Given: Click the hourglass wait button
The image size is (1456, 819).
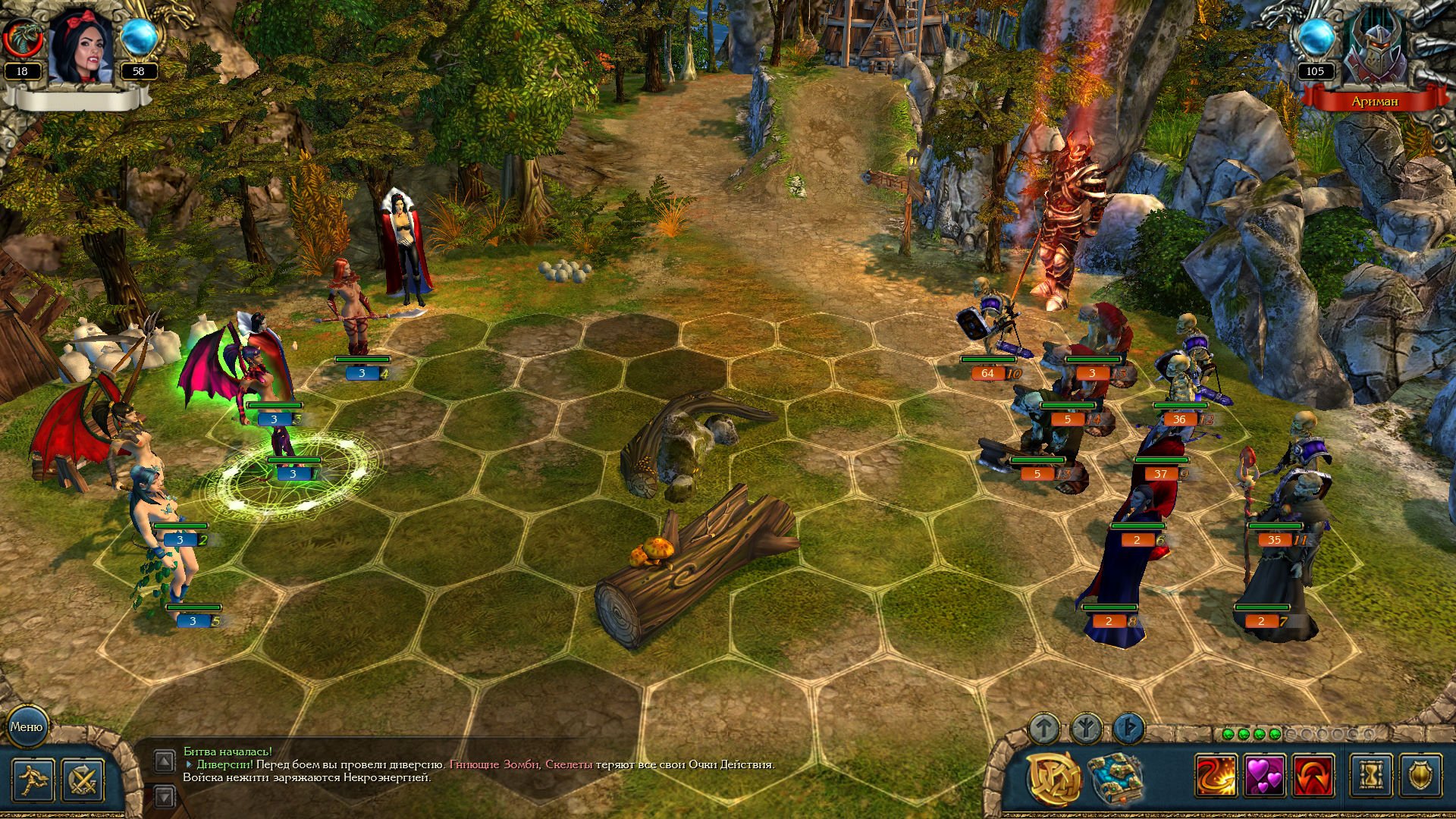Looking at the screenshot, I should click(1372, 776).
